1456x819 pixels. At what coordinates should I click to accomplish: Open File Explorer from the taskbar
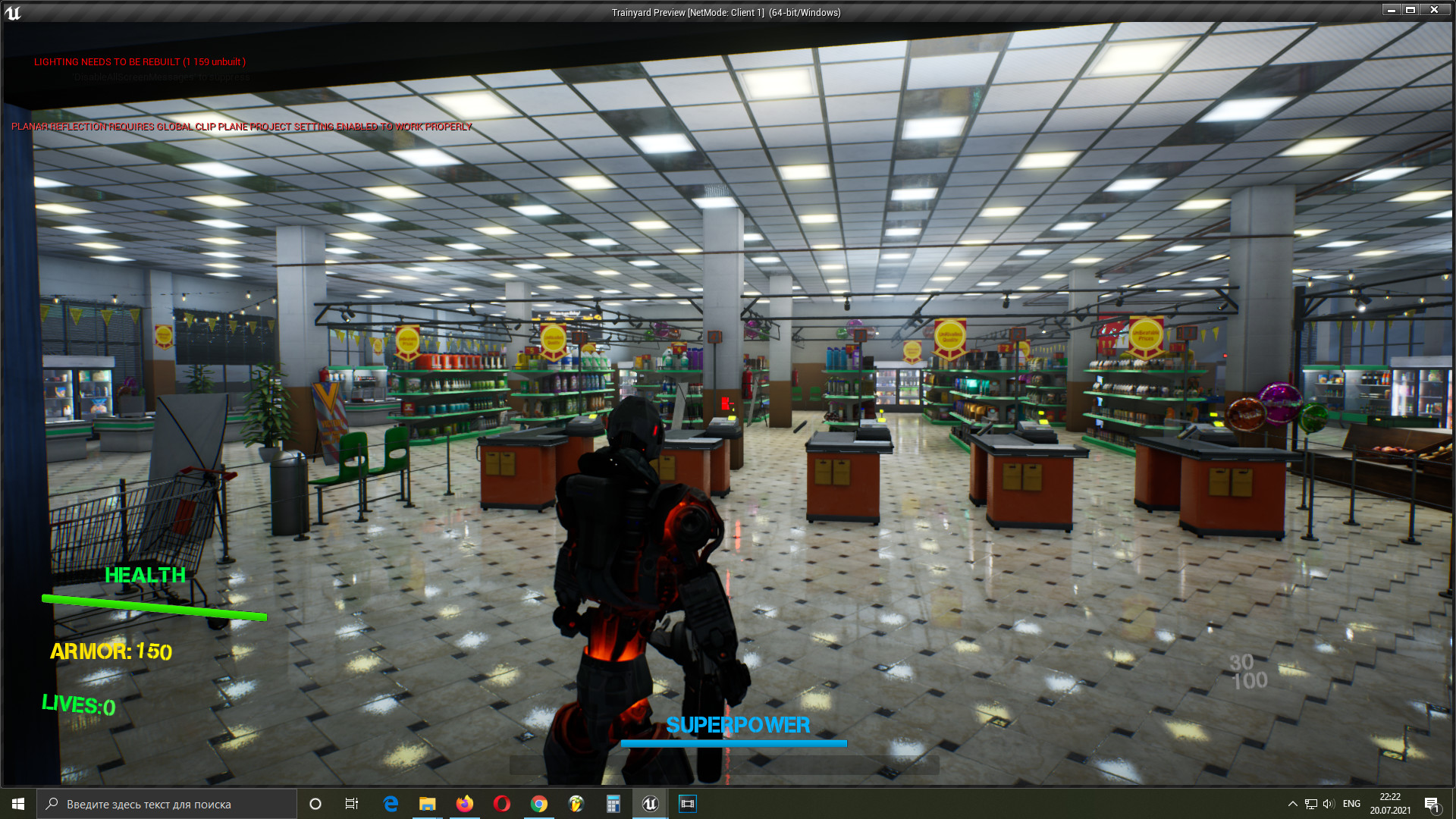coord(428,804)
